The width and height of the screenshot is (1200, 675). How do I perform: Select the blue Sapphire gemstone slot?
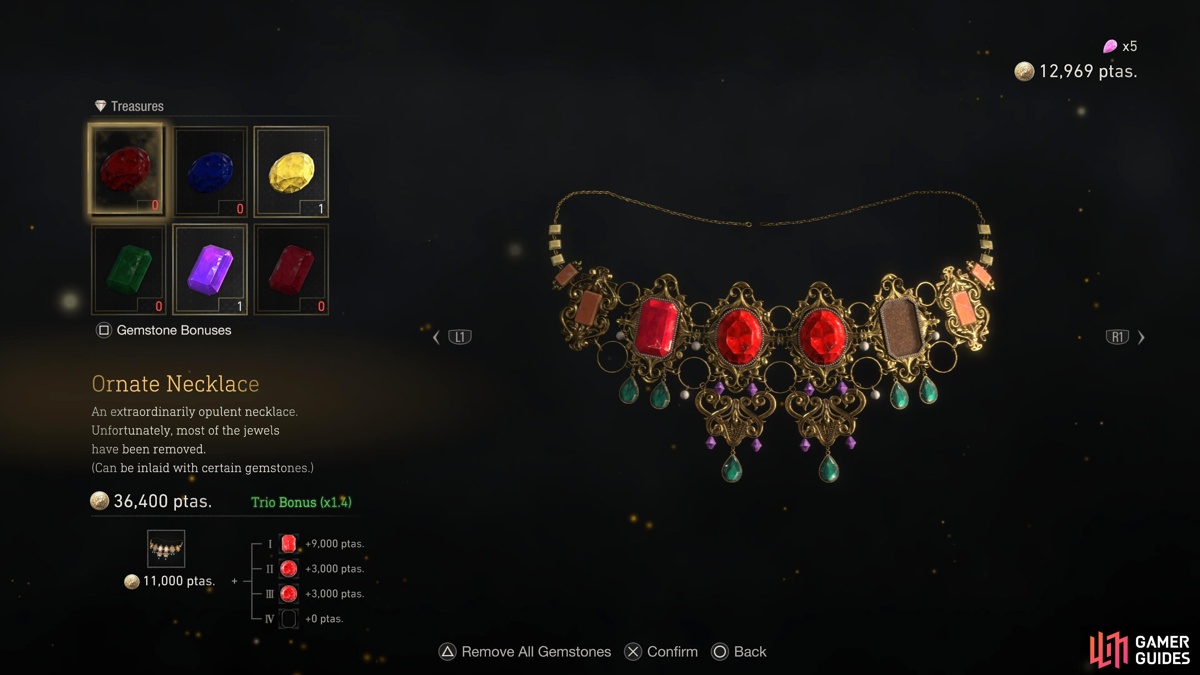click(210, 171)
